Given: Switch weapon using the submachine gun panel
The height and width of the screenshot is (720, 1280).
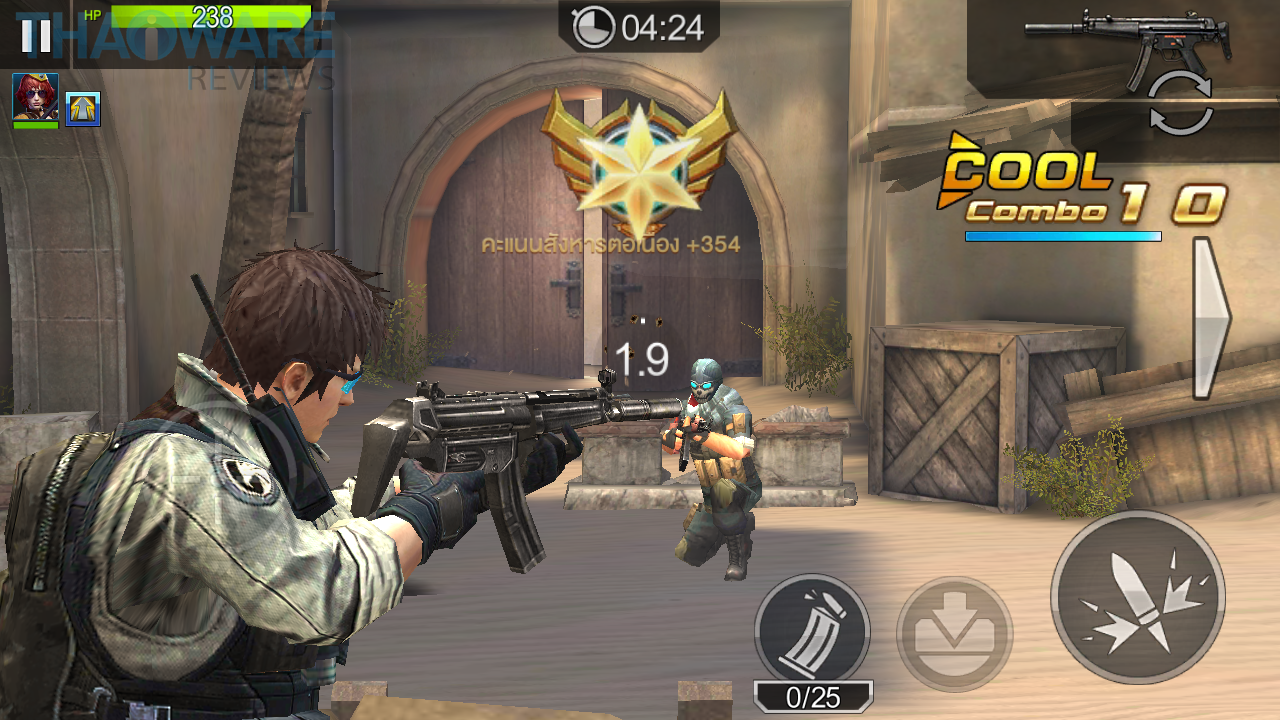Looking at the screenshot, I should 1127,45.
